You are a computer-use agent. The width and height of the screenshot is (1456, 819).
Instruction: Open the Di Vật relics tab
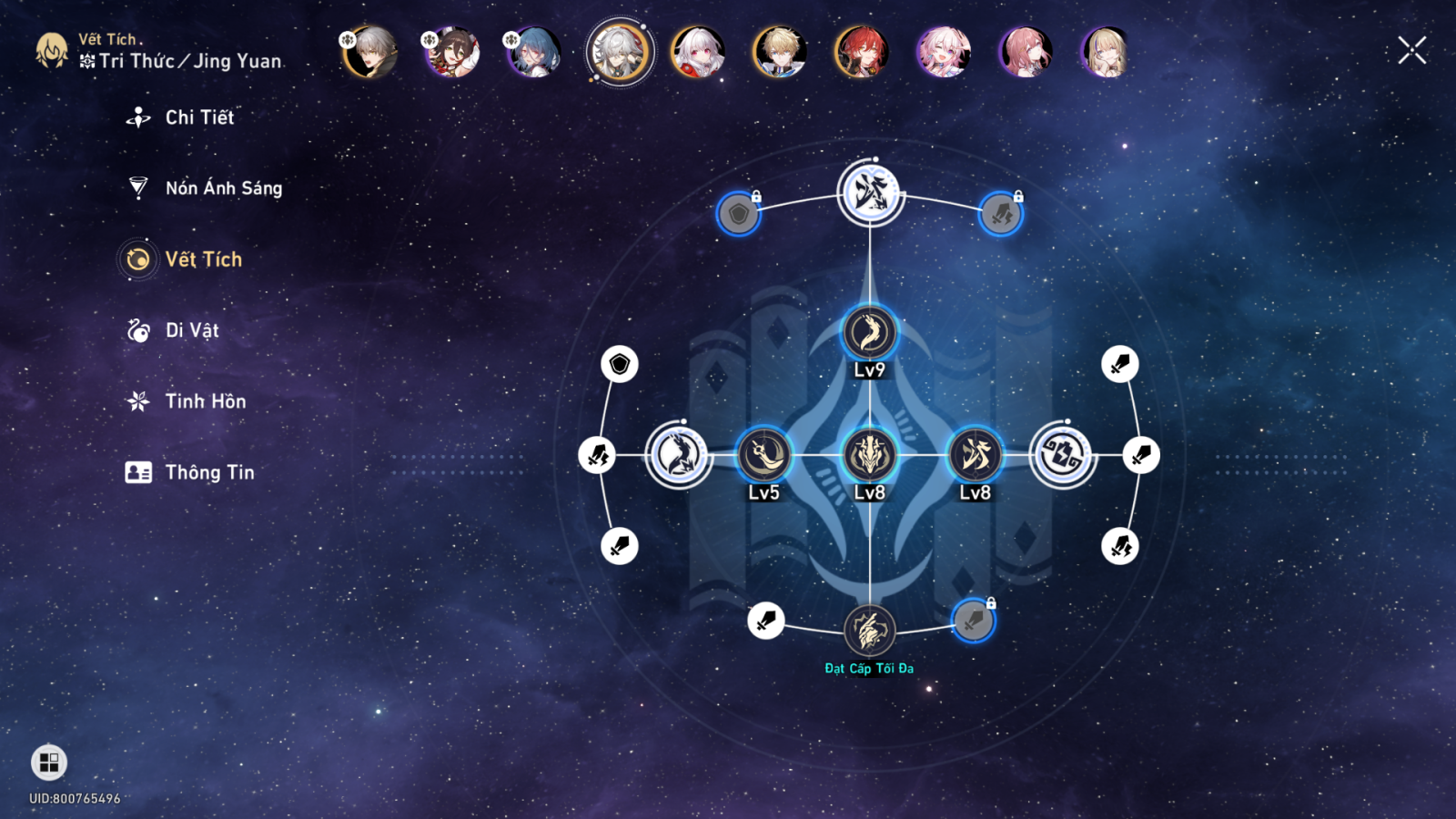[x=191, y=330]
